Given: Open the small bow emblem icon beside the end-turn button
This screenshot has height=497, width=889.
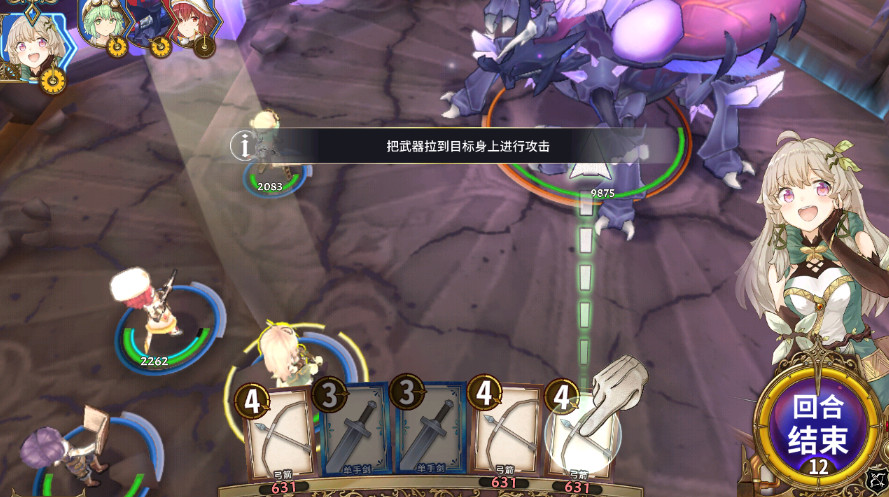Looking at the screenshot, I should [877, 480].
